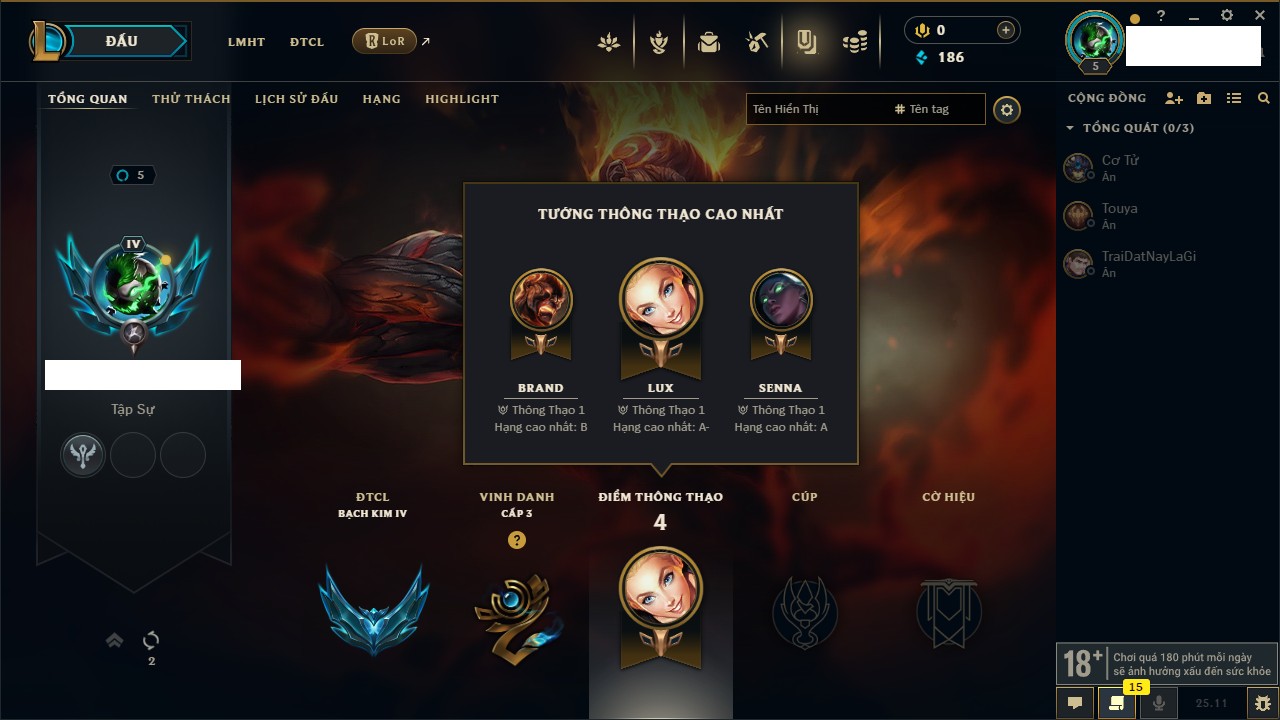The height and width of the screenshot is (720, 1280).
Task: Open the LỊCH SỬ ĐẤU tab
Action: [x=296, y=99]
